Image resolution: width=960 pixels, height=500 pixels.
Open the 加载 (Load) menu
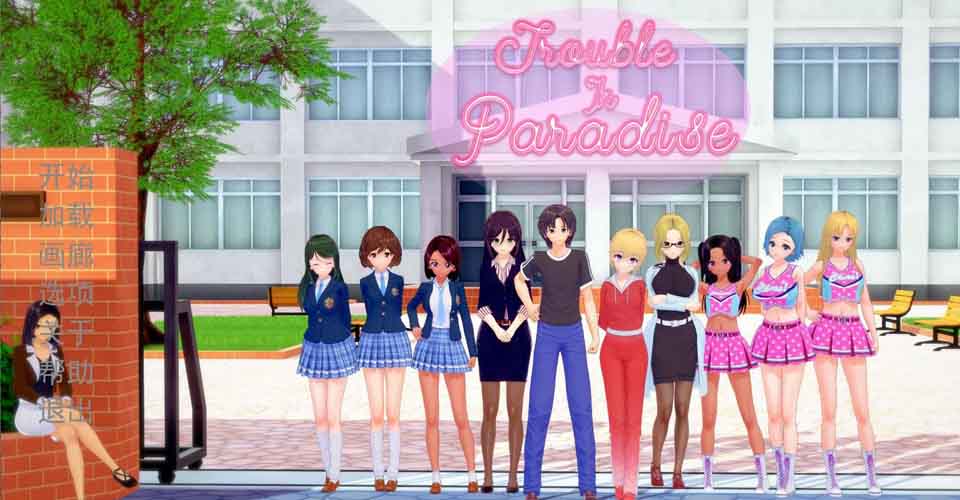tap(67, 216)
